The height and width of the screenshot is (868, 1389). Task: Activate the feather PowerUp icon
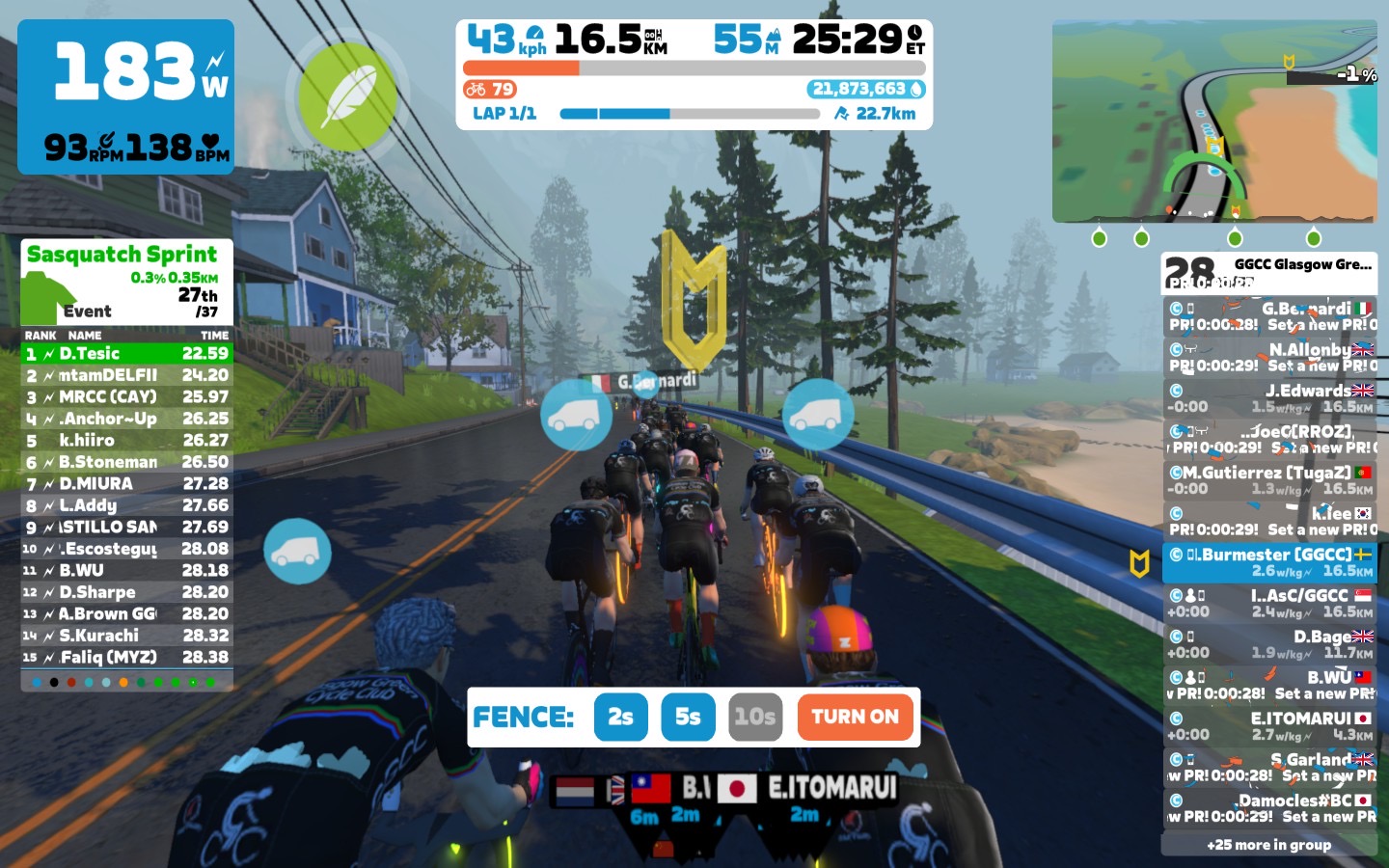click(x=347, y=96)
